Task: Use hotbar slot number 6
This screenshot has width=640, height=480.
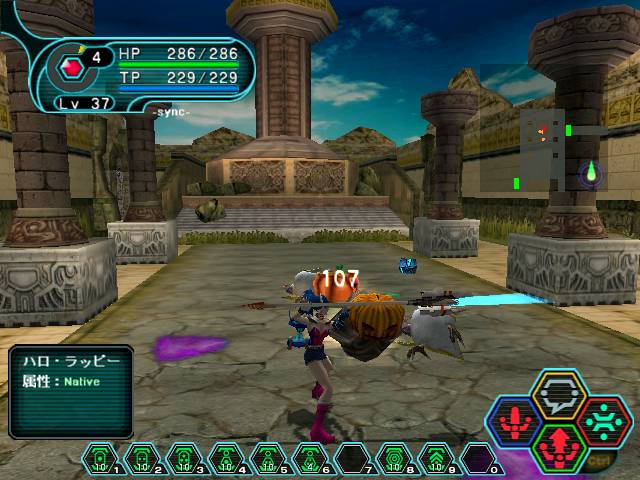Action: pos(310,457)
